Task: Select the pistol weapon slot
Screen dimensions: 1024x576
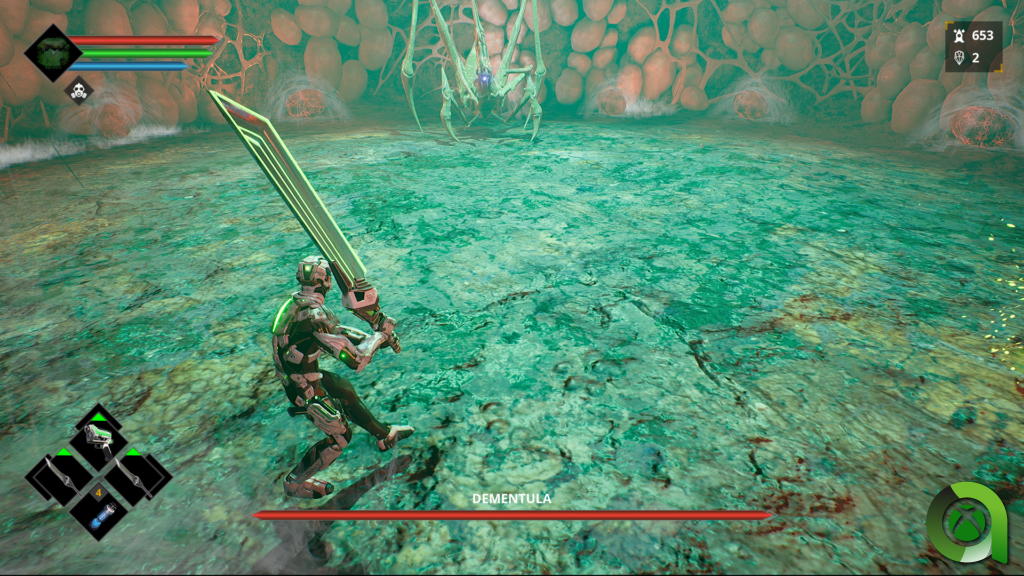Action: (x=98, y=439)
